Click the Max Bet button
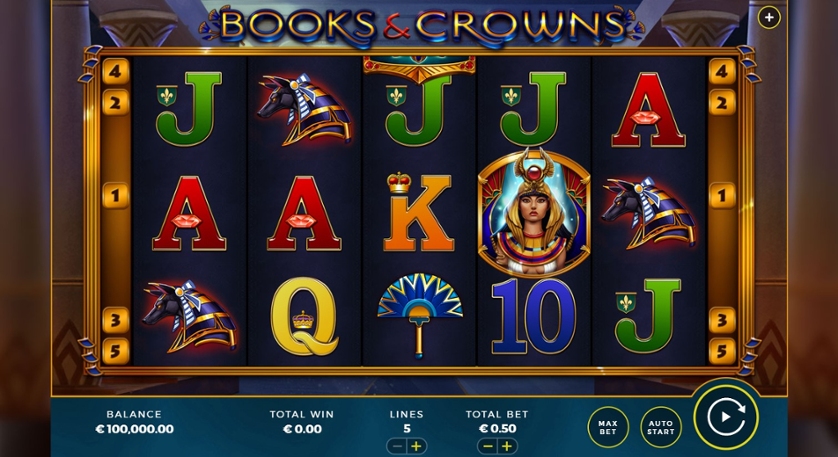 click(x=608, y=427)
